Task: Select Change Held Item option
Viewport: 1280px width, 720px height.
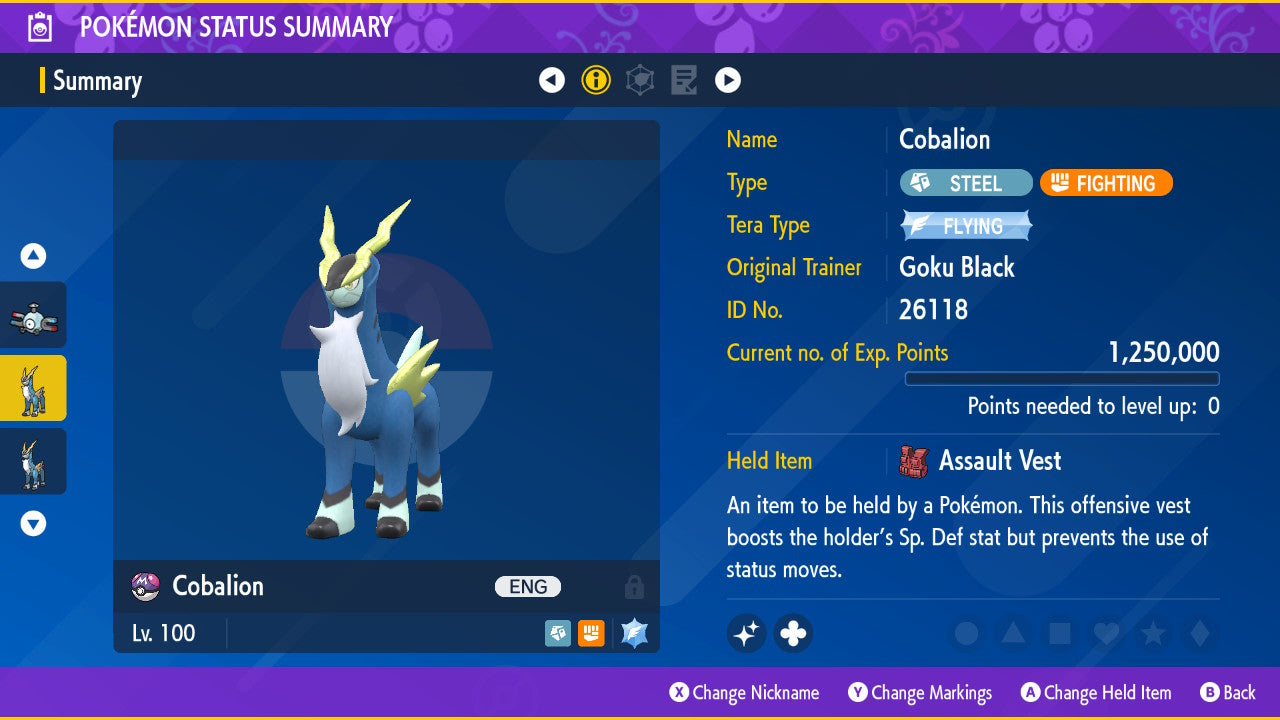Action: pyautogui.click(x=1096, y=692)
